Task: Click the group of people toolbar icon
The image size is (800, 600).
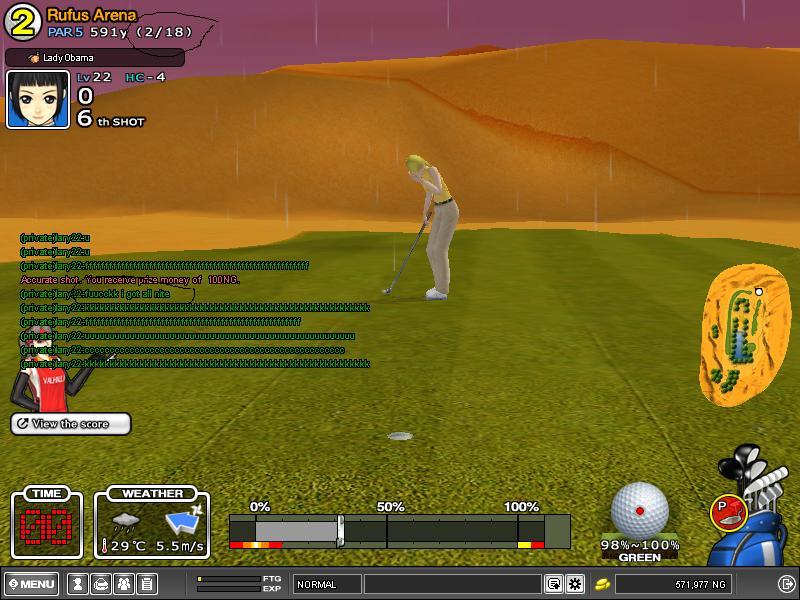Action: point(123,584)
